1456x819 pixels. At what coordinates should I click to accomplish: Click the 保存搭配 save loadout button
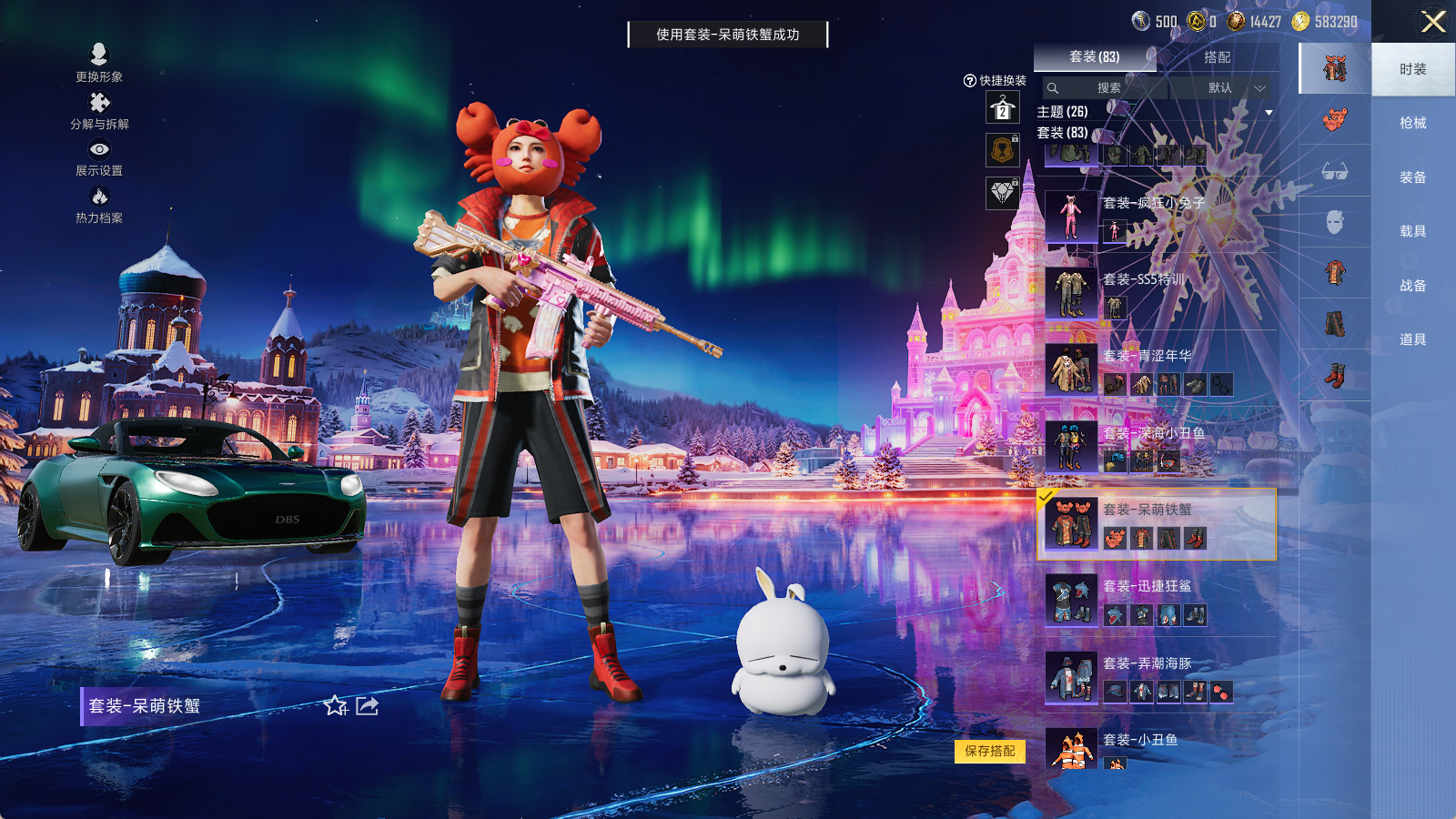click(x=990, y=751)
